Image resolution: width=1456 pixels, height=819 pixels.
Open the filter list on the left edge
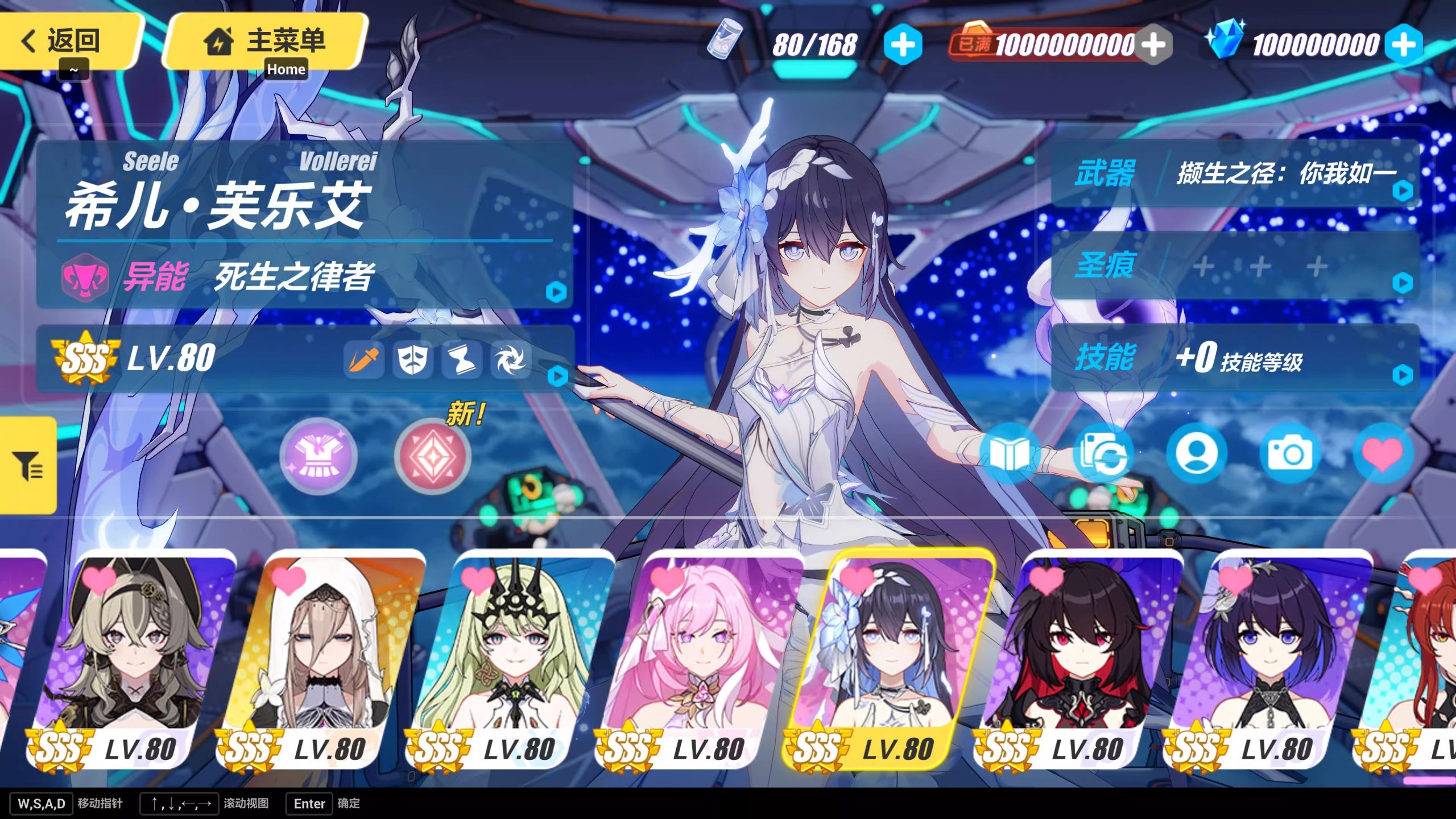click(27, 465)
